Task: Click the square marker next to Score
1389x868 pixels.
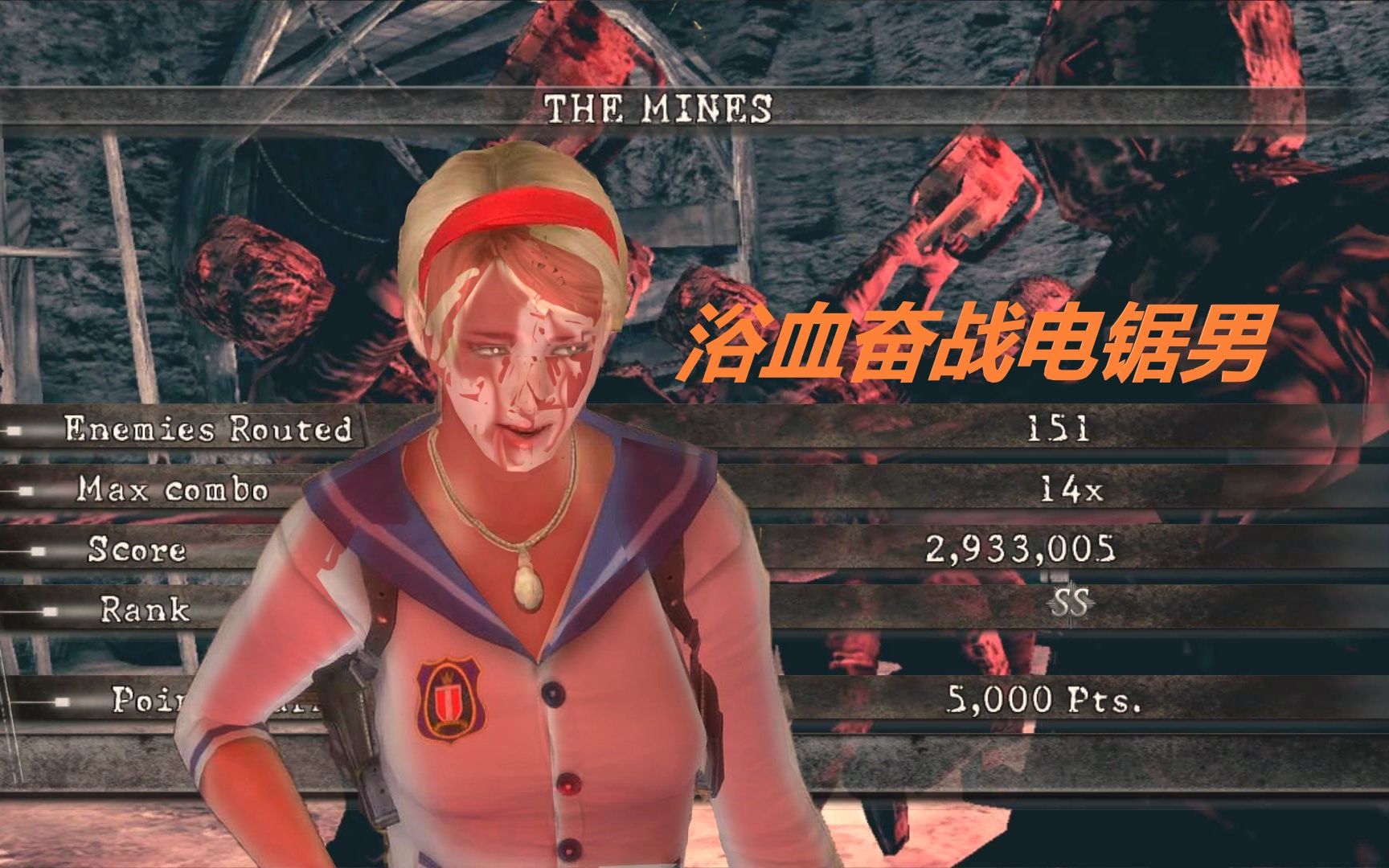Action: pos(39,550)
